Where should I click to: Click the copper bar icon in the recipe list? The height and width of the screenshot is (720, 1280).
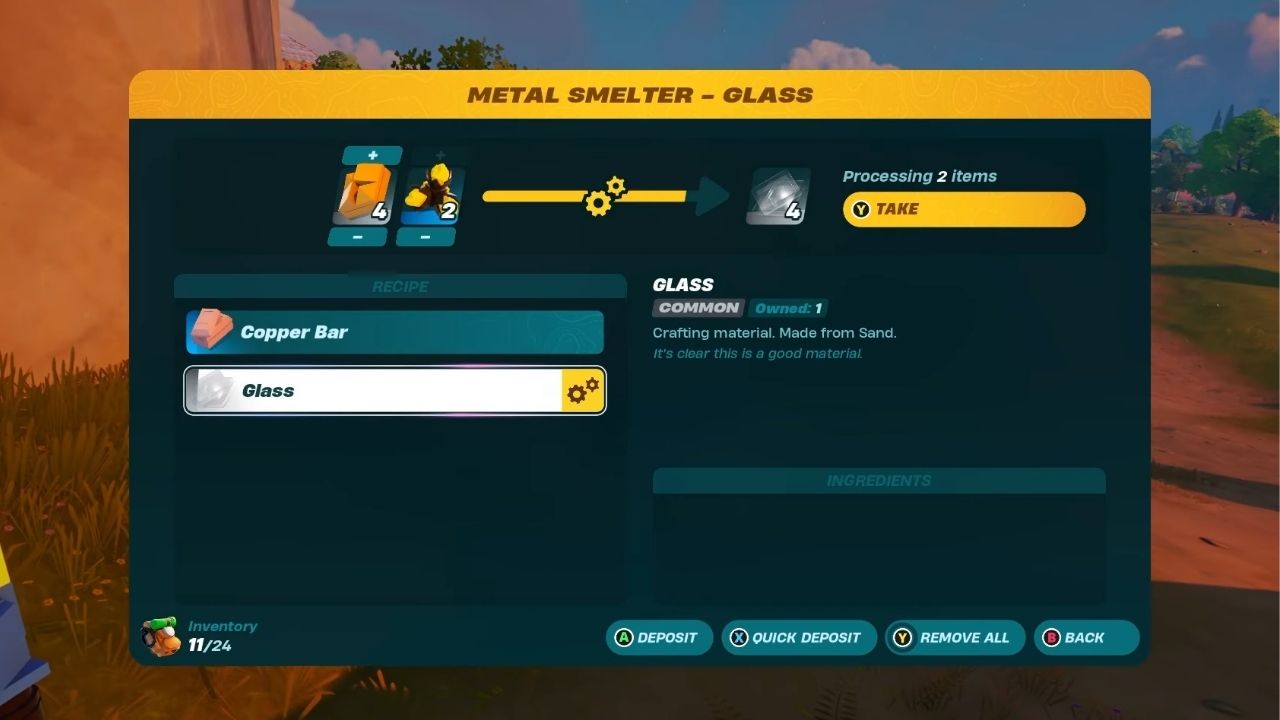click(210, 331)
